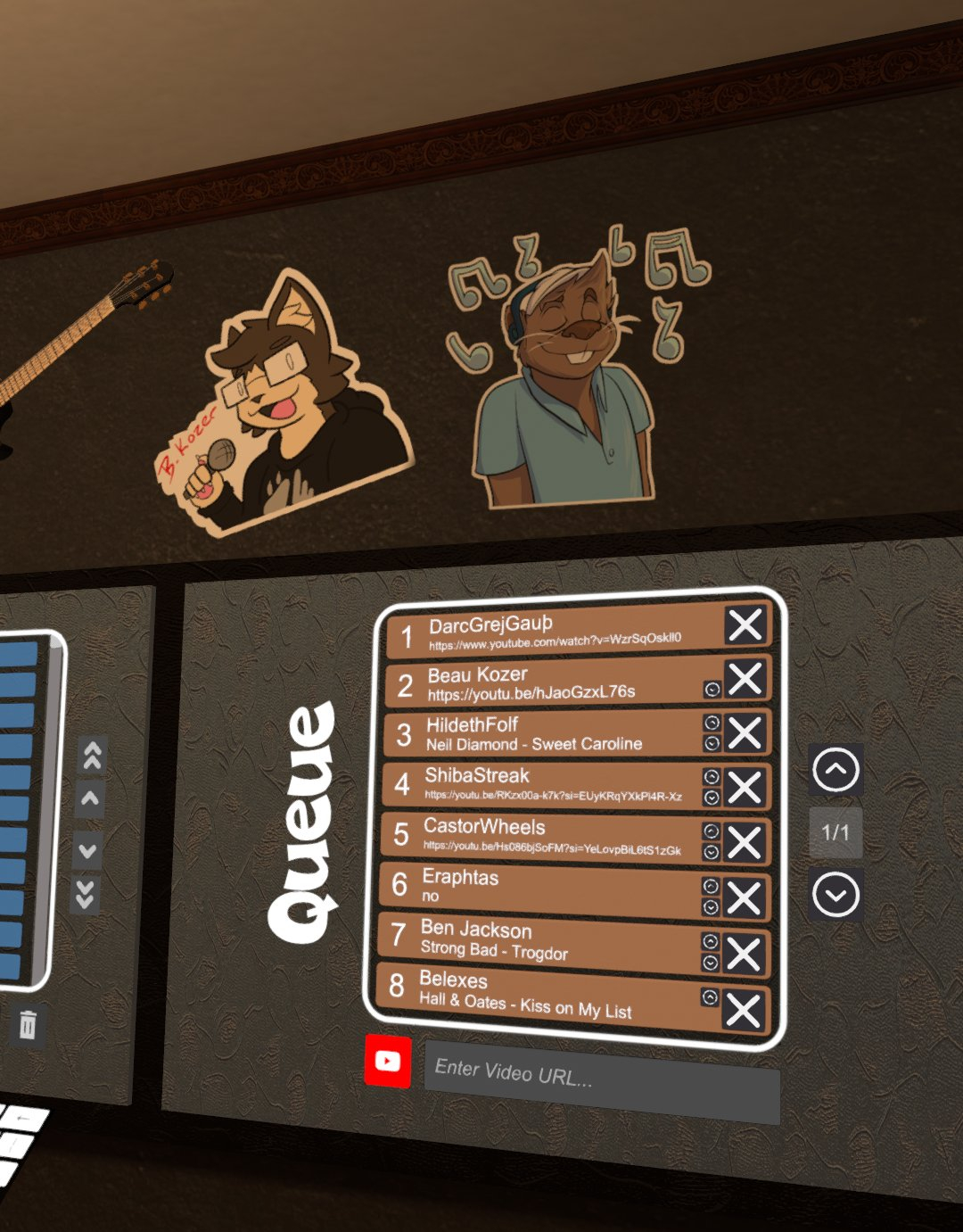Viewport: 963px width, 1232px height.
Task: Move Belexes' entry up in queue
Action: (710, 997)
